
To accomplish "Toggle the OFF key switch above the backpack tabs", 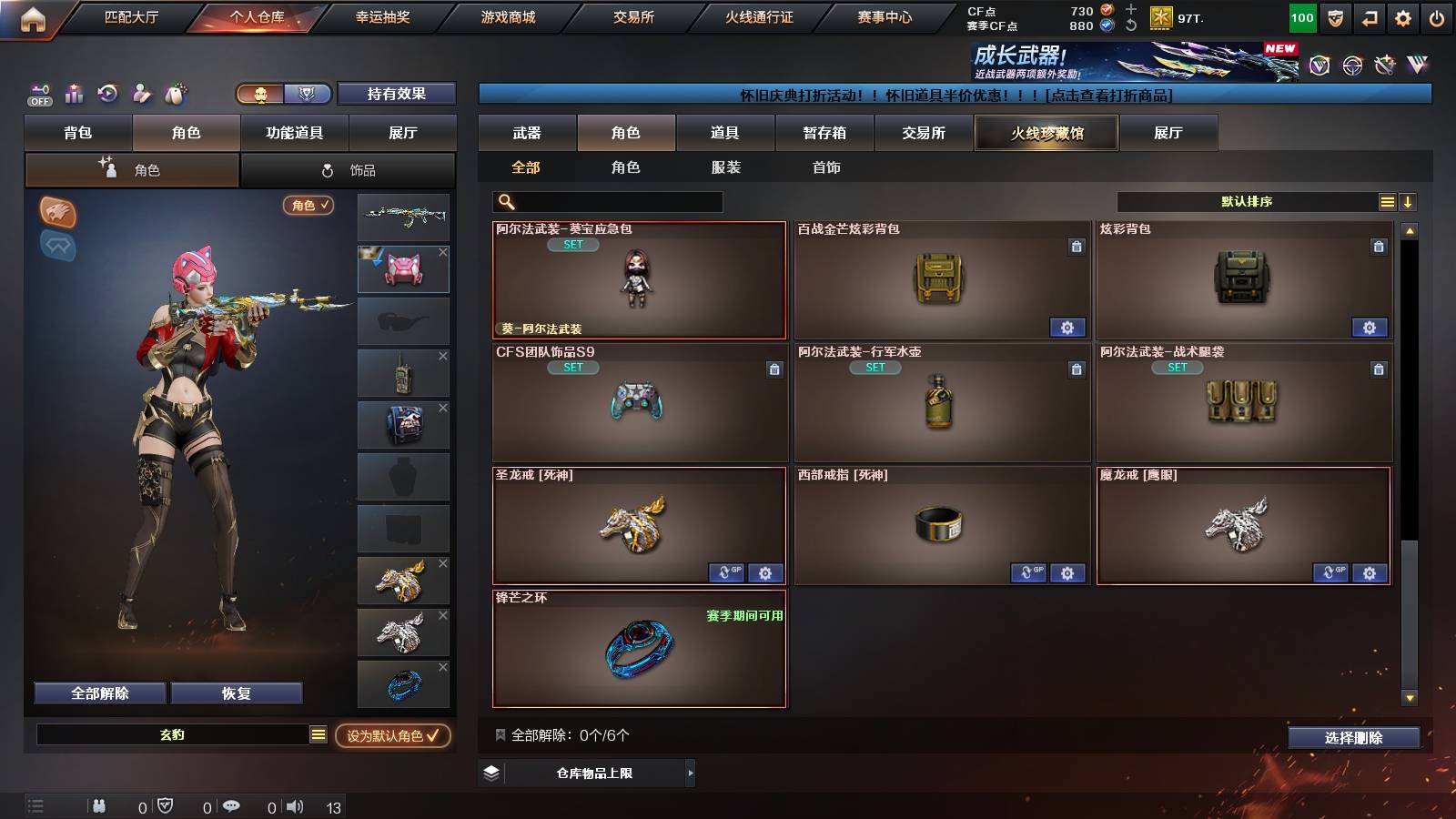I will (x=39, y=95).
